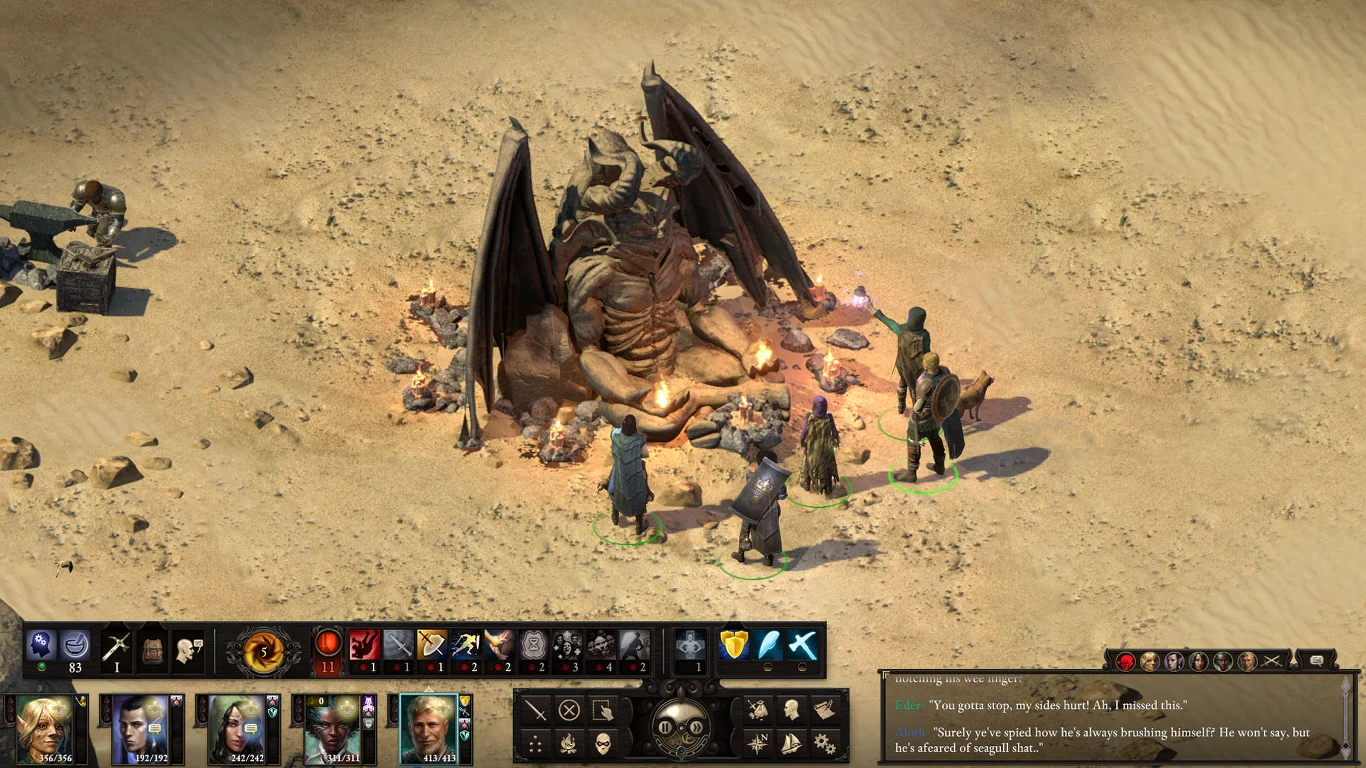The height and width of the screenshot is (768, 1366).
Task: Open the Character Sheet head icon
Action: point(791,709)
